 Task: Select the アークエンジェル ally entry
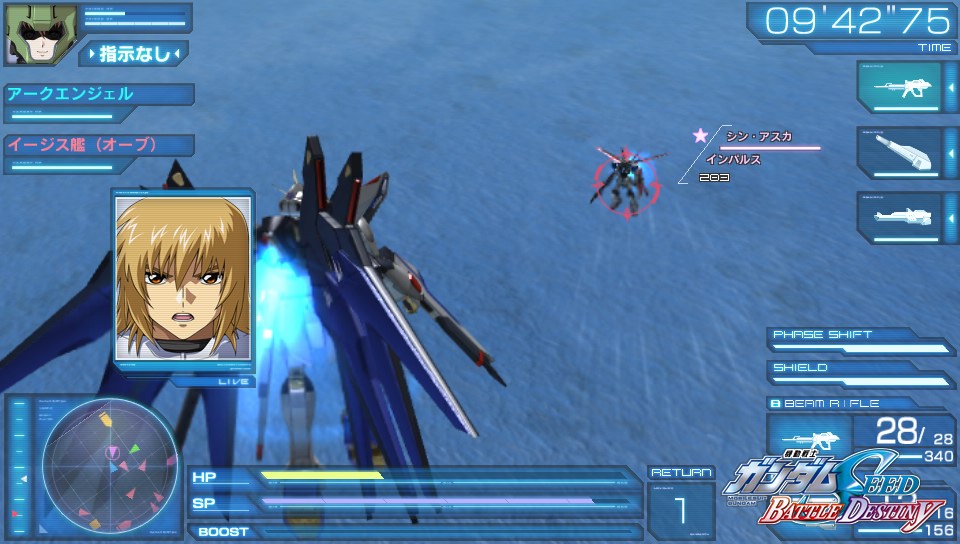(x=98, y=95)
